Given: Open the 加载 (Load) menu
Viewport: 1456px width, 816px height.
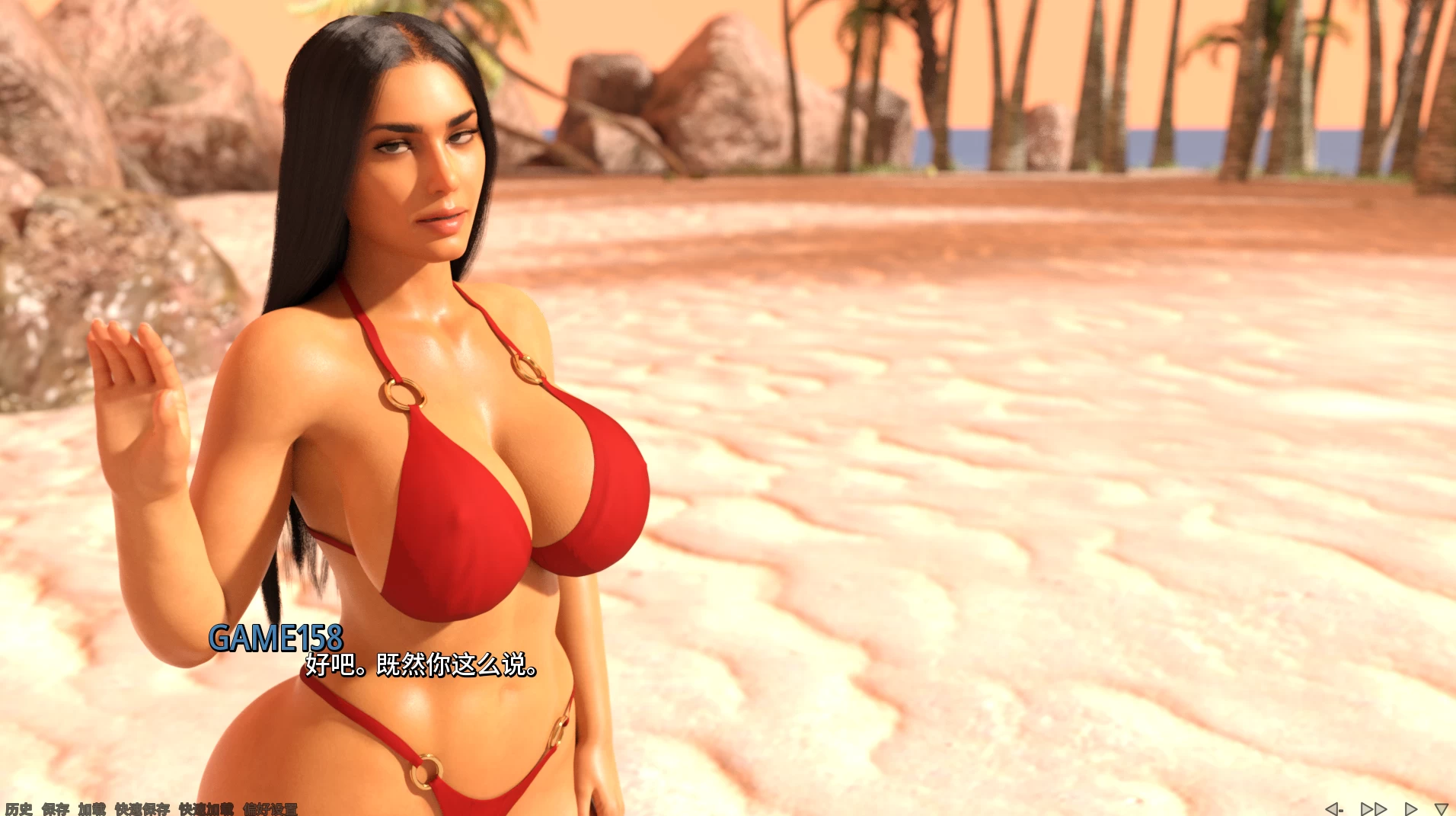Looking at the screenshot, I should pos(92,808).
